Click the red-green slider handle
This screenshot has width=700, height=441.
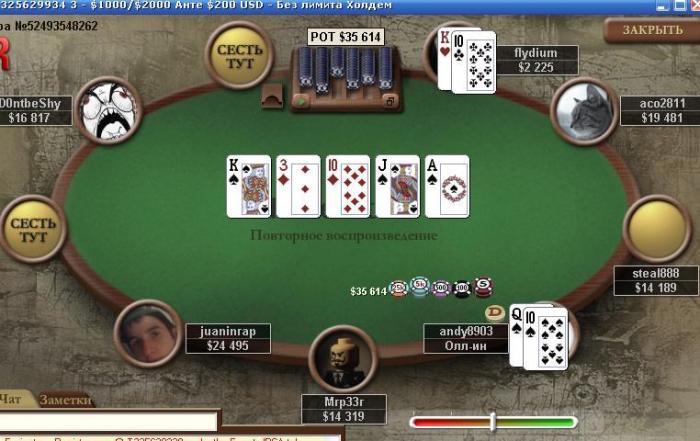(492, 421)
